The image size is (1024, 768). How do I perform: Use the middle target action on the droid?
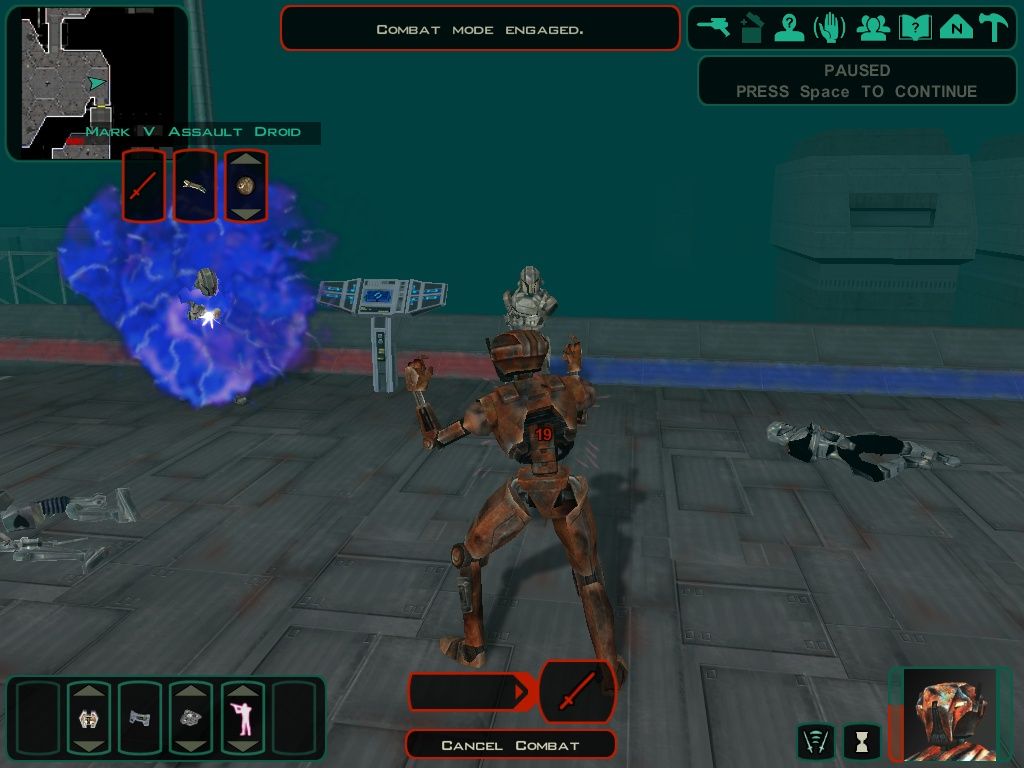tap(195, 186)
